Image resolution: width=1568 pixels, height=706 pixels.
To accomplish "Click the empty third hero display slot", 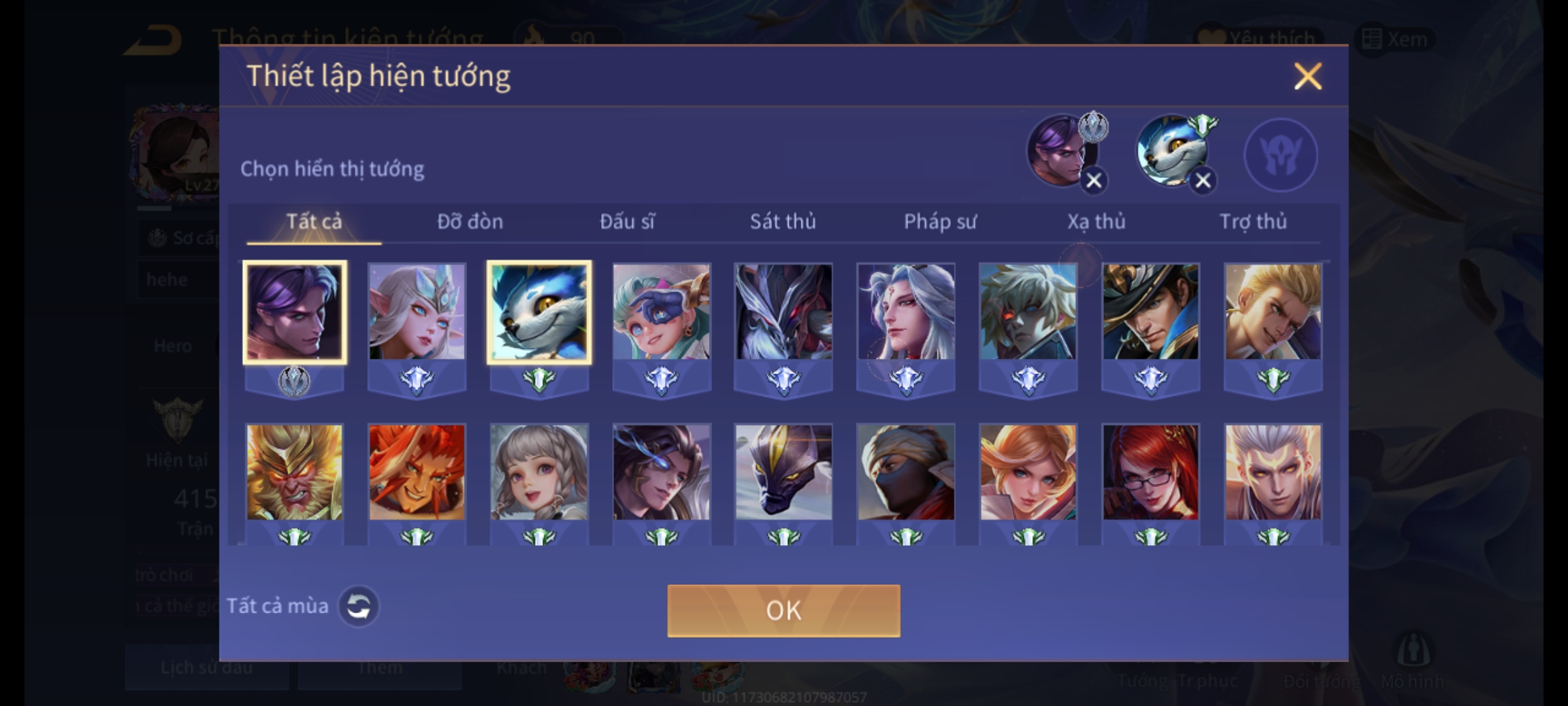I will pyautogui.click(x=1281, y=154).
